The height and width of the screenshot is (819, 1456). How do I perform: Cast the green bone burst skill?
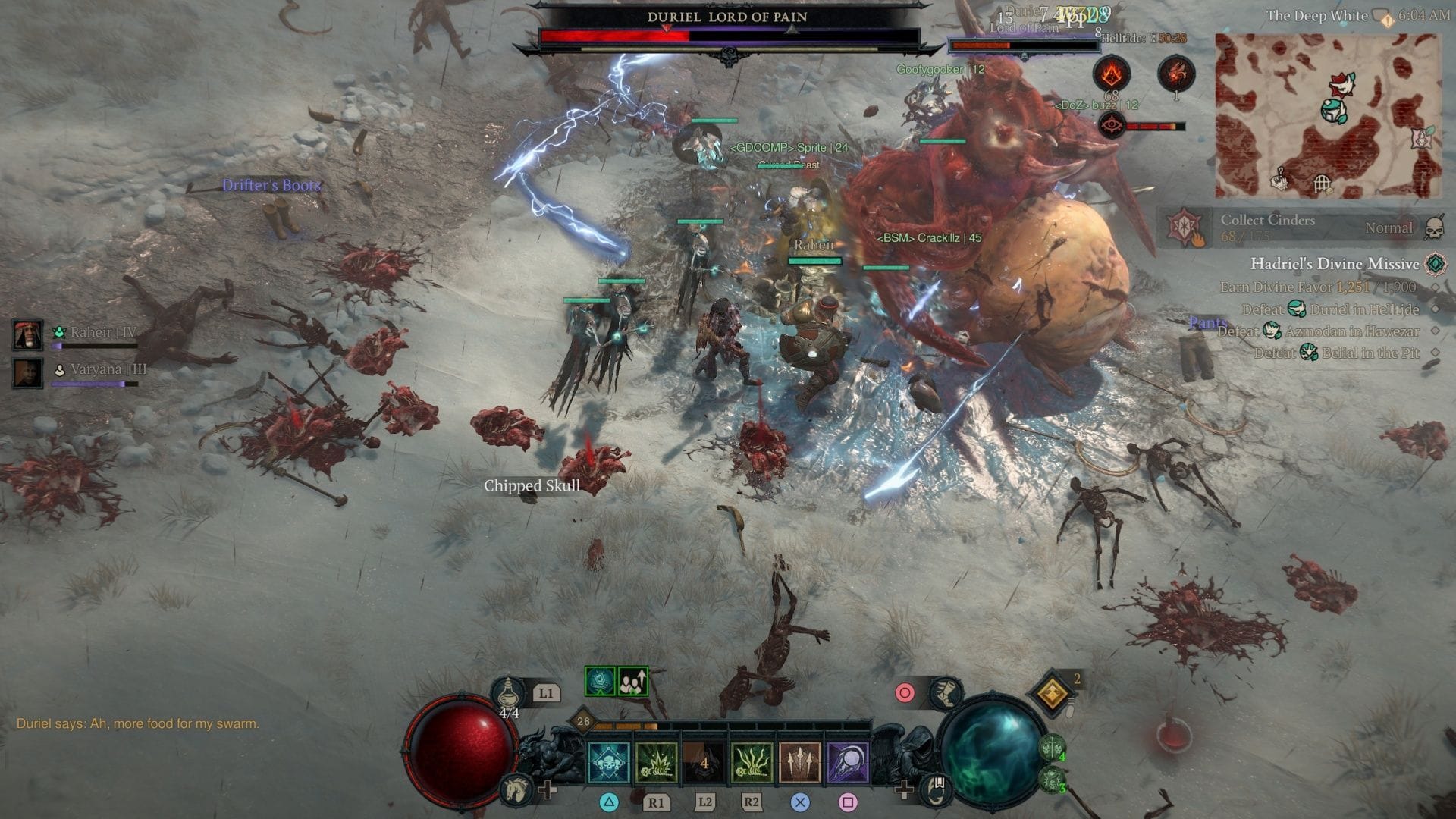coord(657,761)
